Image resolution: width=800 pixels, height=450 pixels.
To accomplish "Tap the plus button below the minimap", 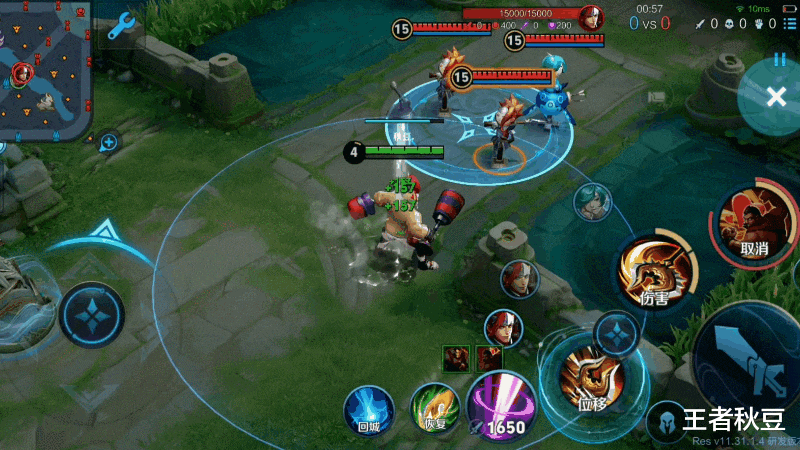I will [108, 143].
